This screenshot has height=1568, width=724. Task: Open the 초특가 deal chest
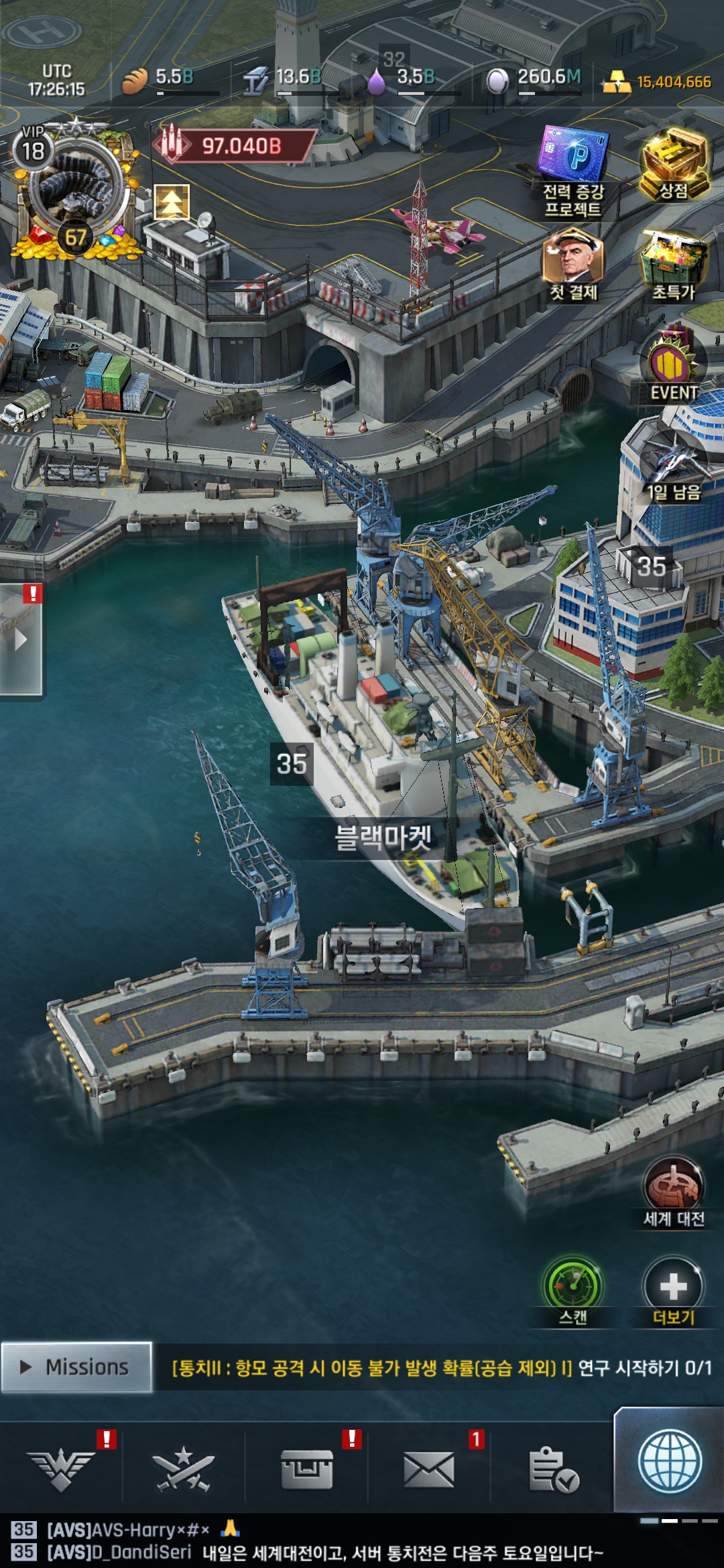point(674,265)
